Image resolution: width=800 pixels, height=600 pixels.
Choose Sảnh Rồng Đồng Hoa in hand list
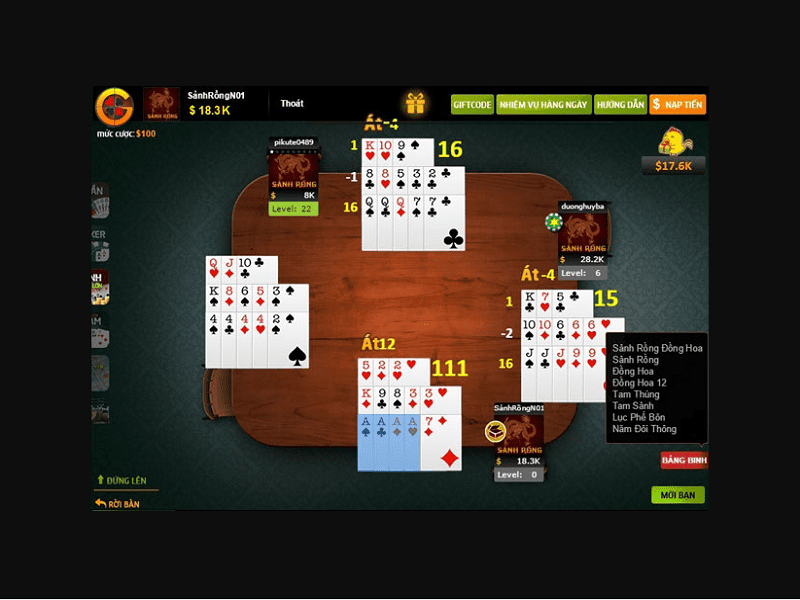657,348
